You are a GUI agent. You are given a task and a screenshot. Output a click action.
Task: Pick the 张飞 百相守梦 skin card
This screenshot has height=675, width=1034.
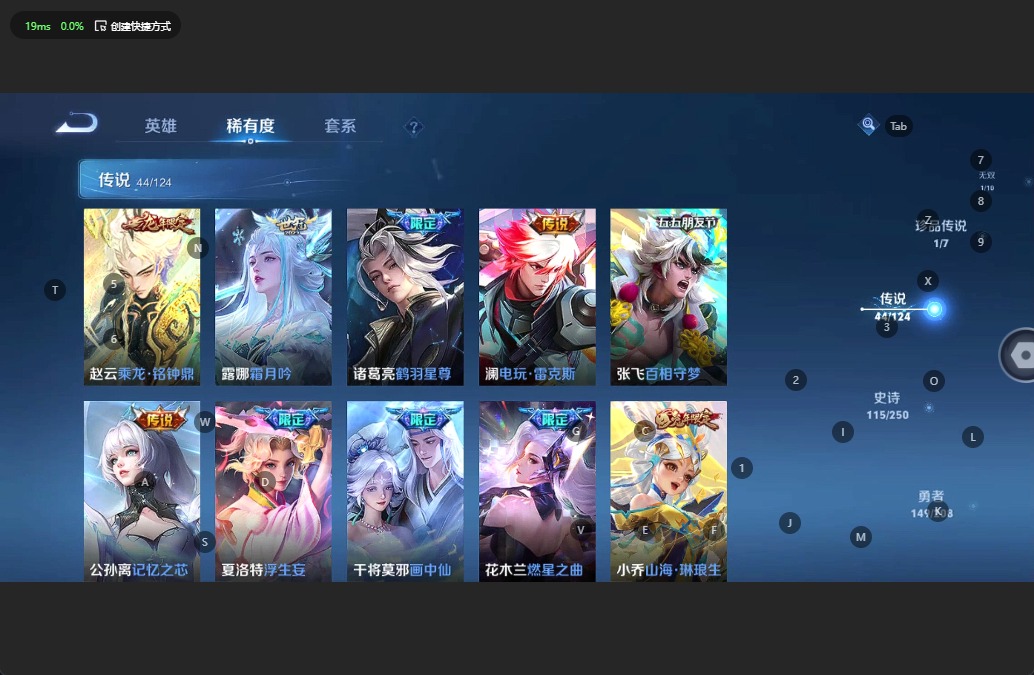click(x=668, y=297)
